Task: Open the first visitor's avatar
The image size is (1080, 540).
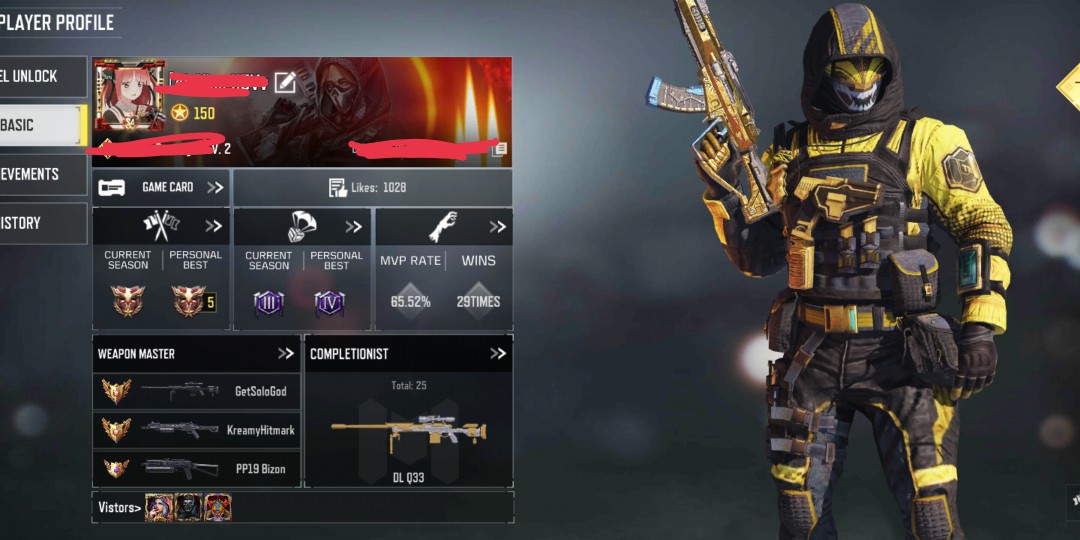Action: click(x=159, y=507)
